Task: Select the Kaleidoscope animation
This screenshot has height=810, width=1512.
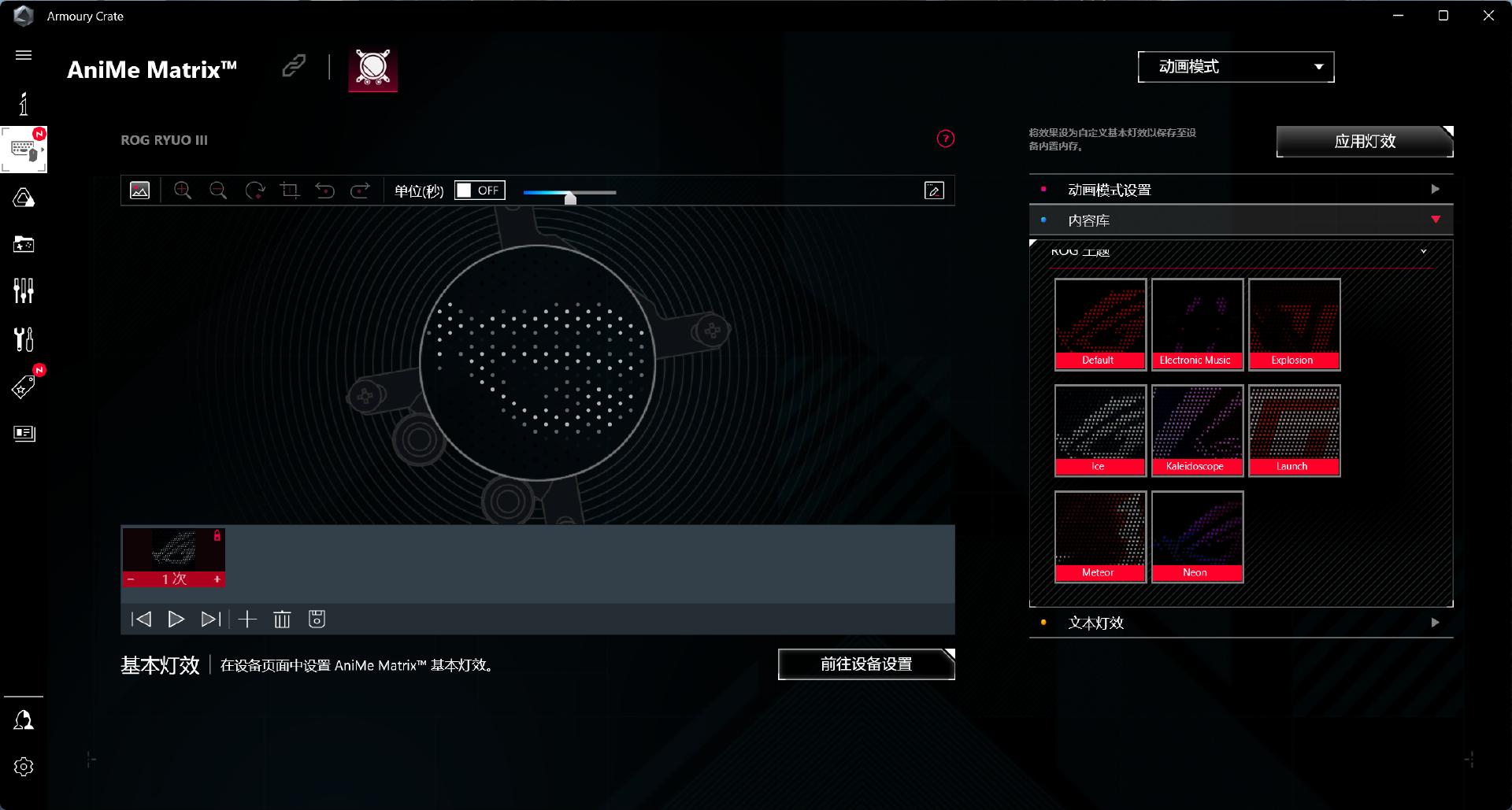Action: pos(1196,430)
